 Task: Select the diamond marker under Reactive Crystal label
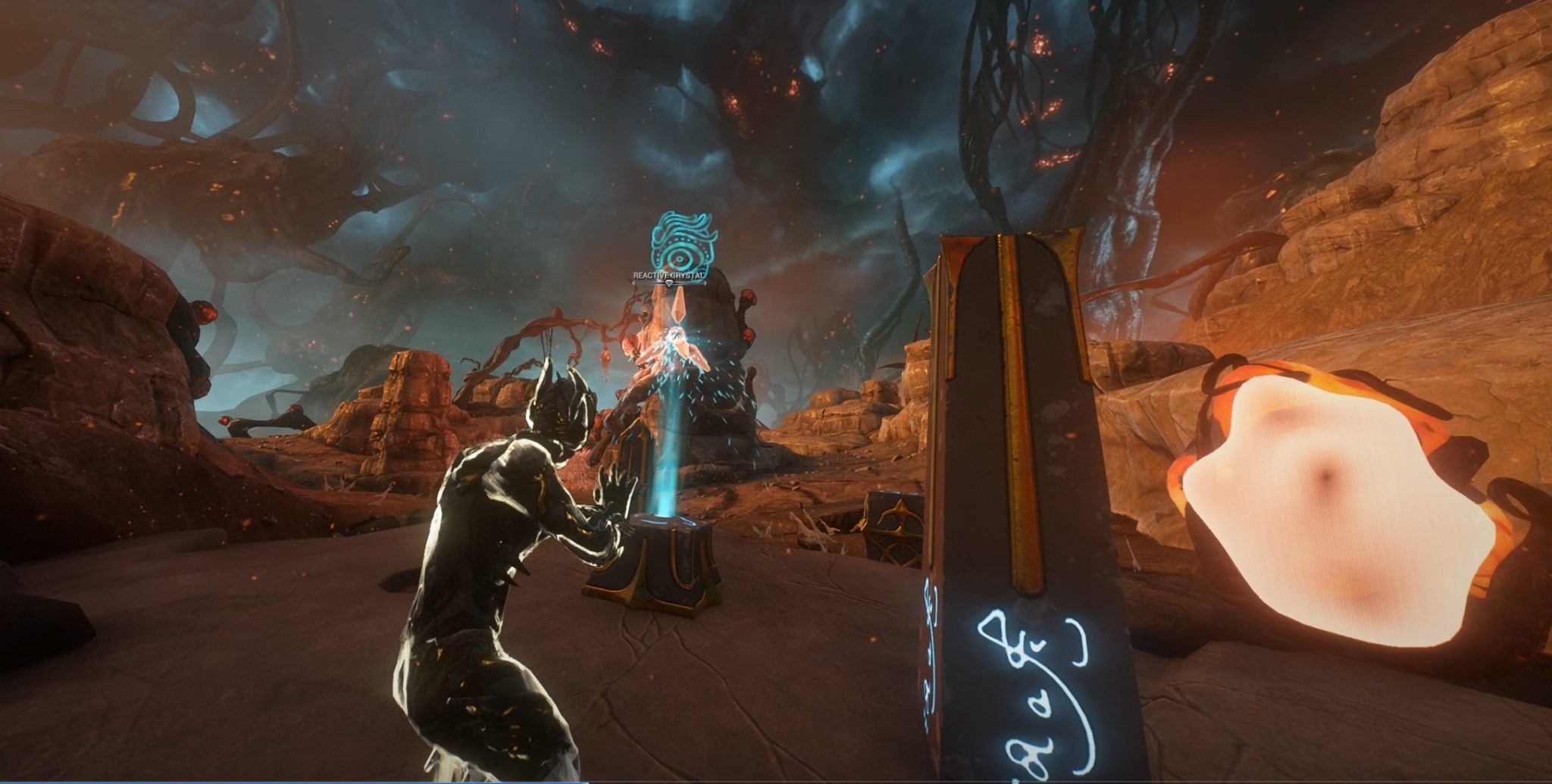669,283
